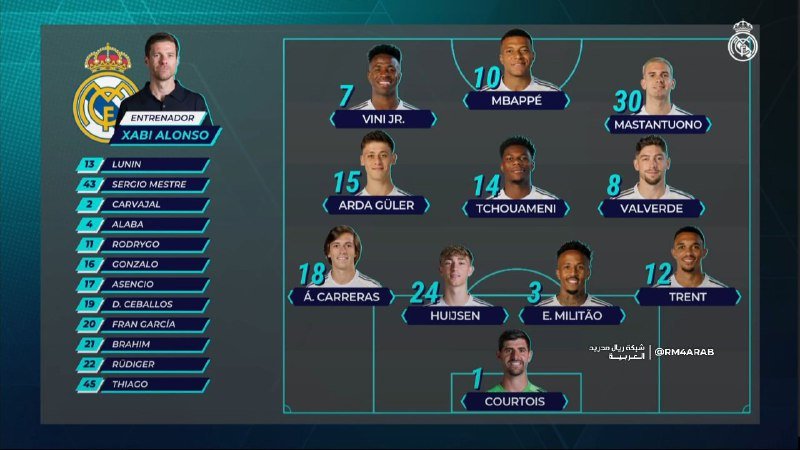
Task: Choose Rüdiger in the substitutes list
Action: (145, 365)
